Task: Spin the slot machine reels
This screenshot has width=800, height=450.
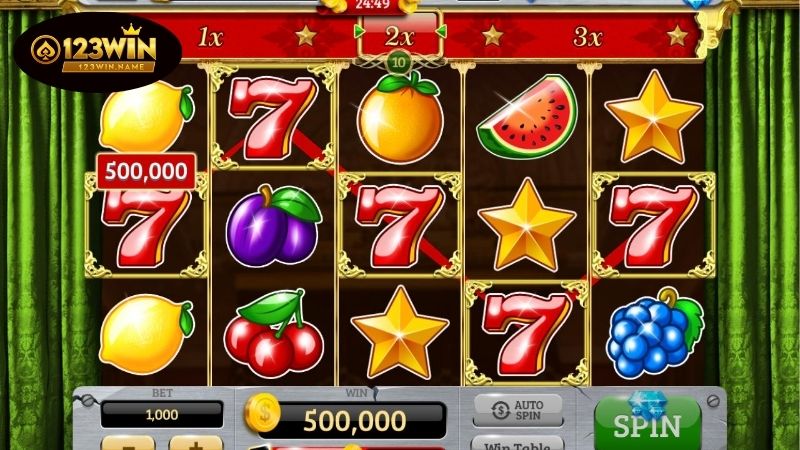Action: point(647,424)
